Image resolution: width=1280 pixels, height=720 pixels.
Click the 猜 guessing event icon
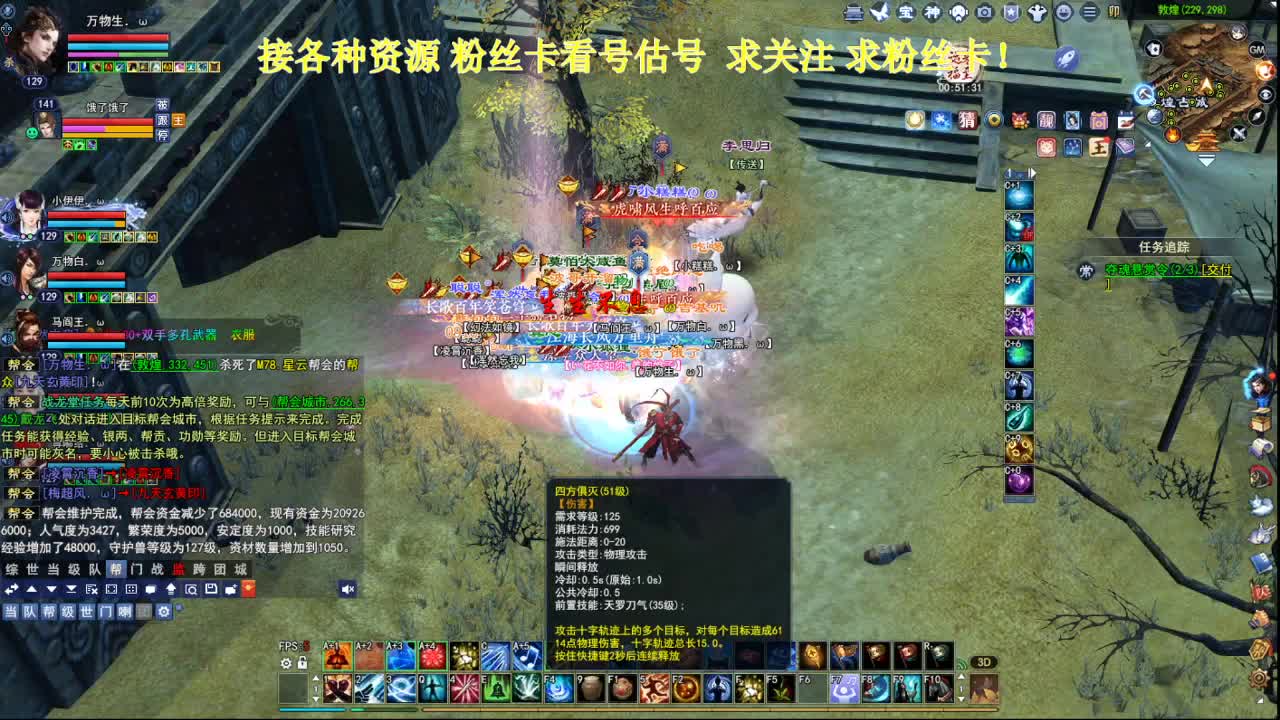tap(967, 120)
